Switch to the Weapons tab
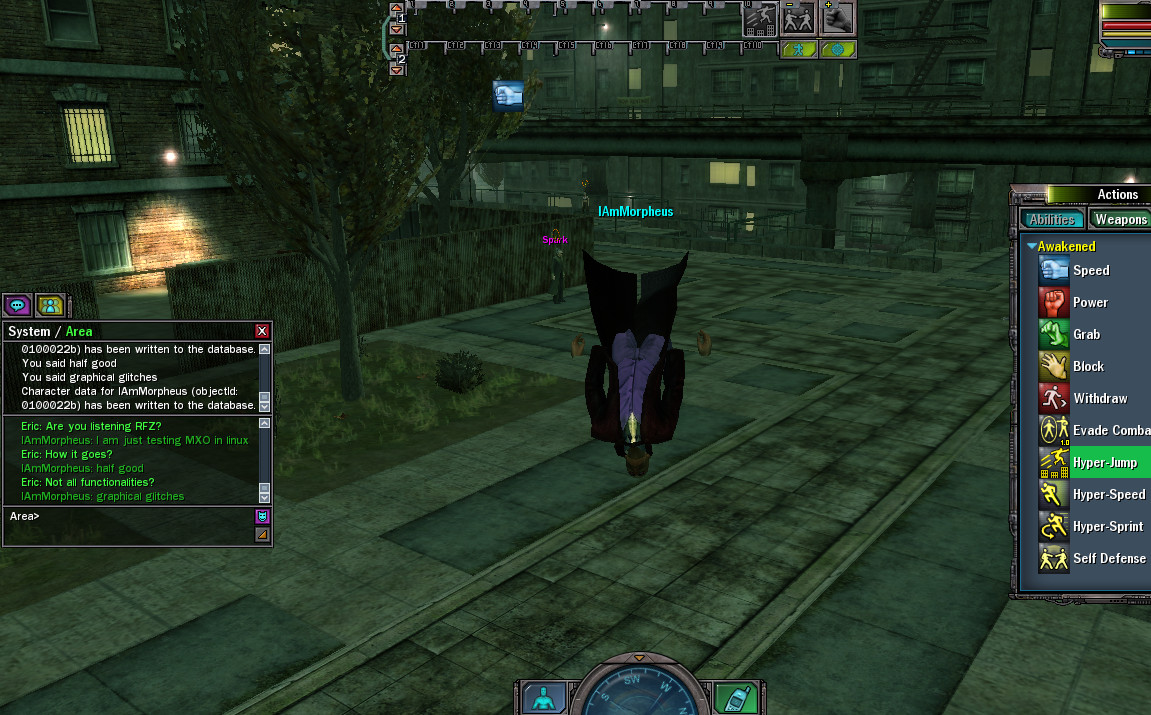This screenshot has height=715, width=1151. pos(1120,220)
